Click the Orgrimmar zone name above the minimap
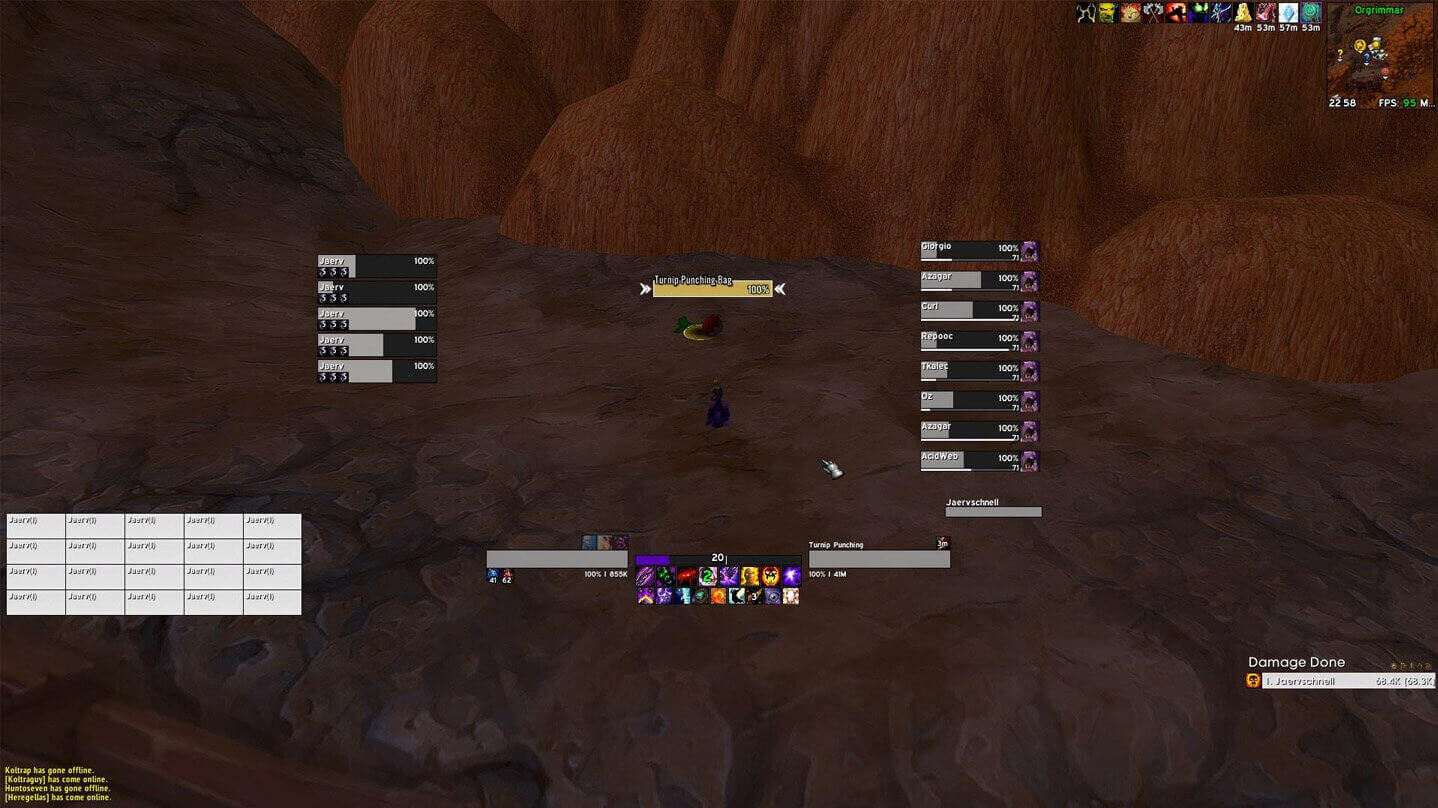The height and width of the screenshot is (808, 1438). [x=1380, y=9]
